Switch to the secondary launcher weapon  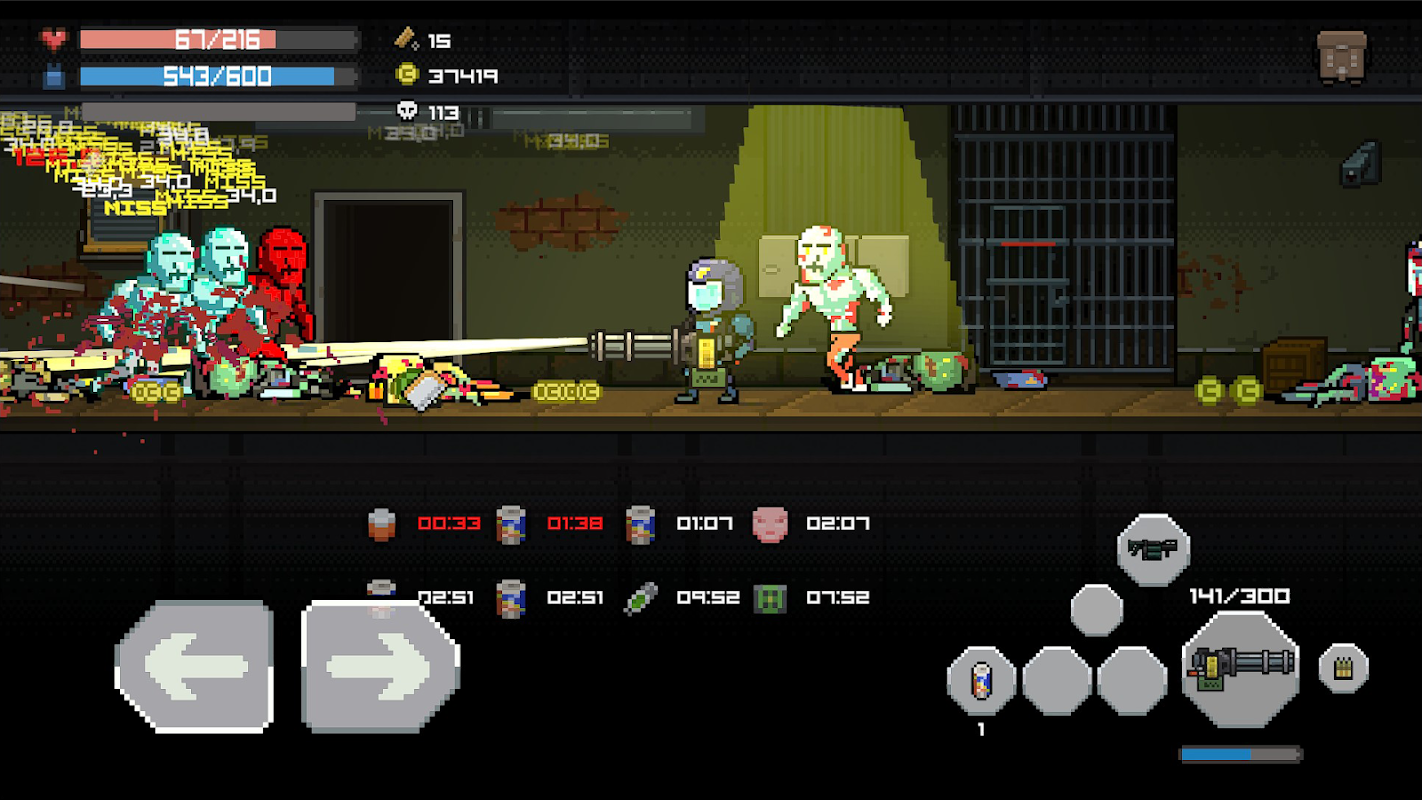point(1153,549)
